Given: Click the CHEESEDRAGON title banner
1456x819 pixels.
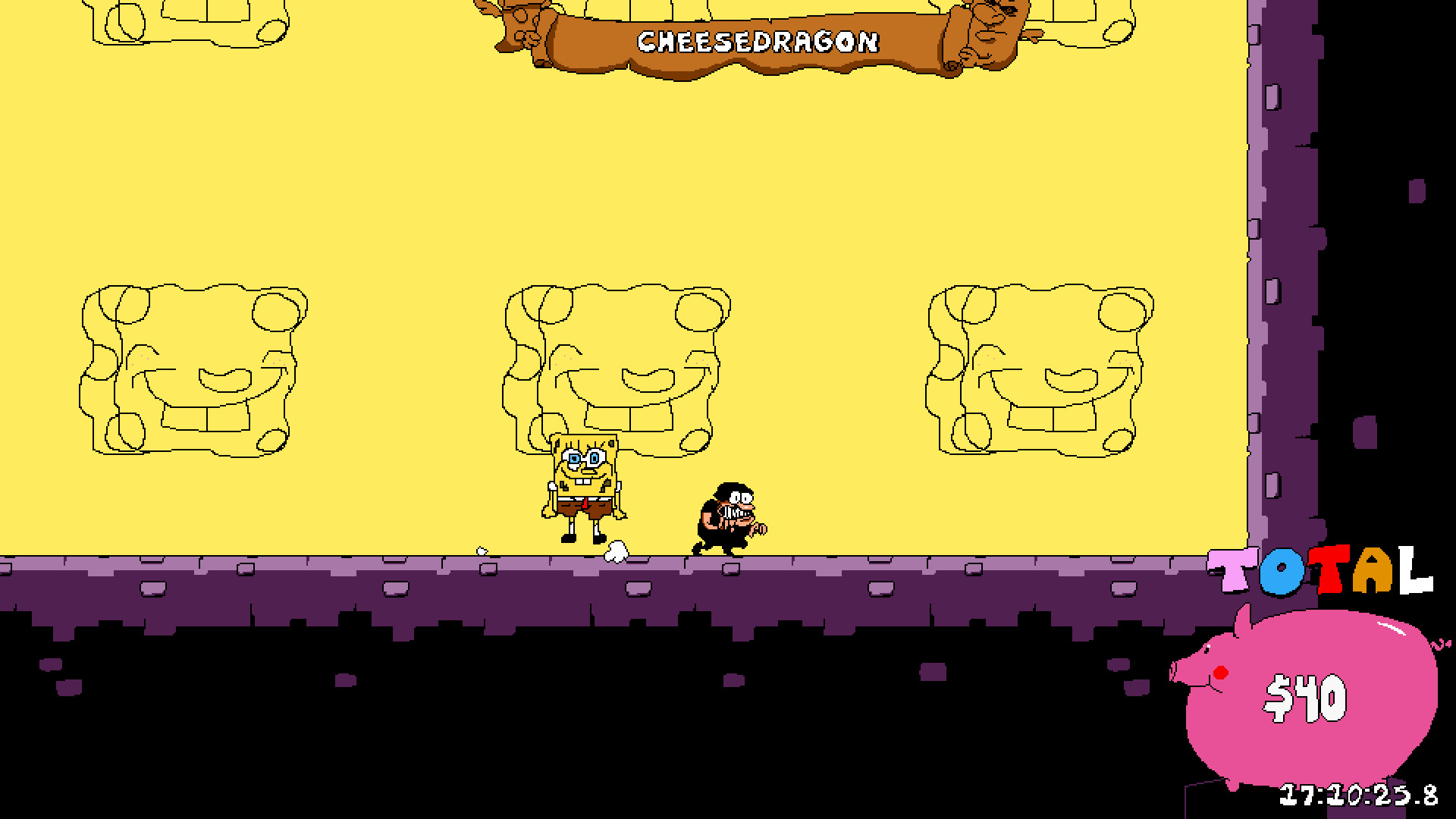Looking at the screenshot, I should 758,42.
